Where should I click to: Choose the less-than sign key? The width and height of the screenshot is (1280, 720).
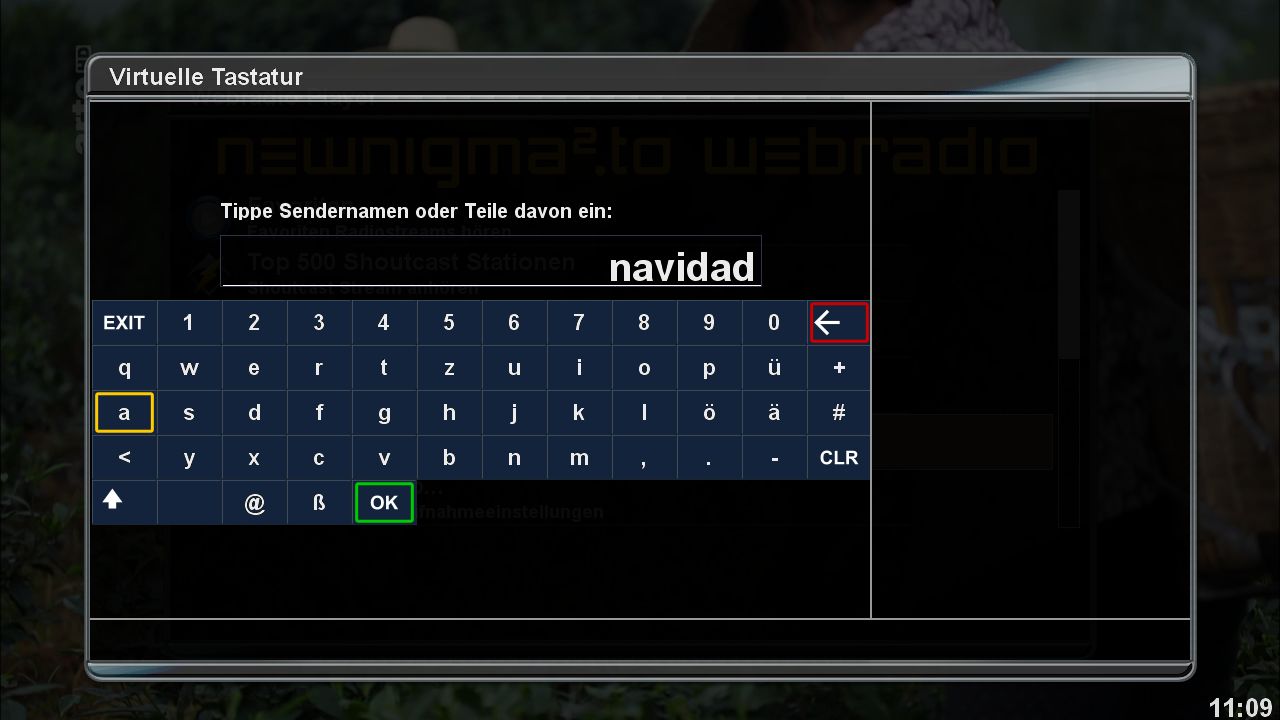(x=124, y=457)
